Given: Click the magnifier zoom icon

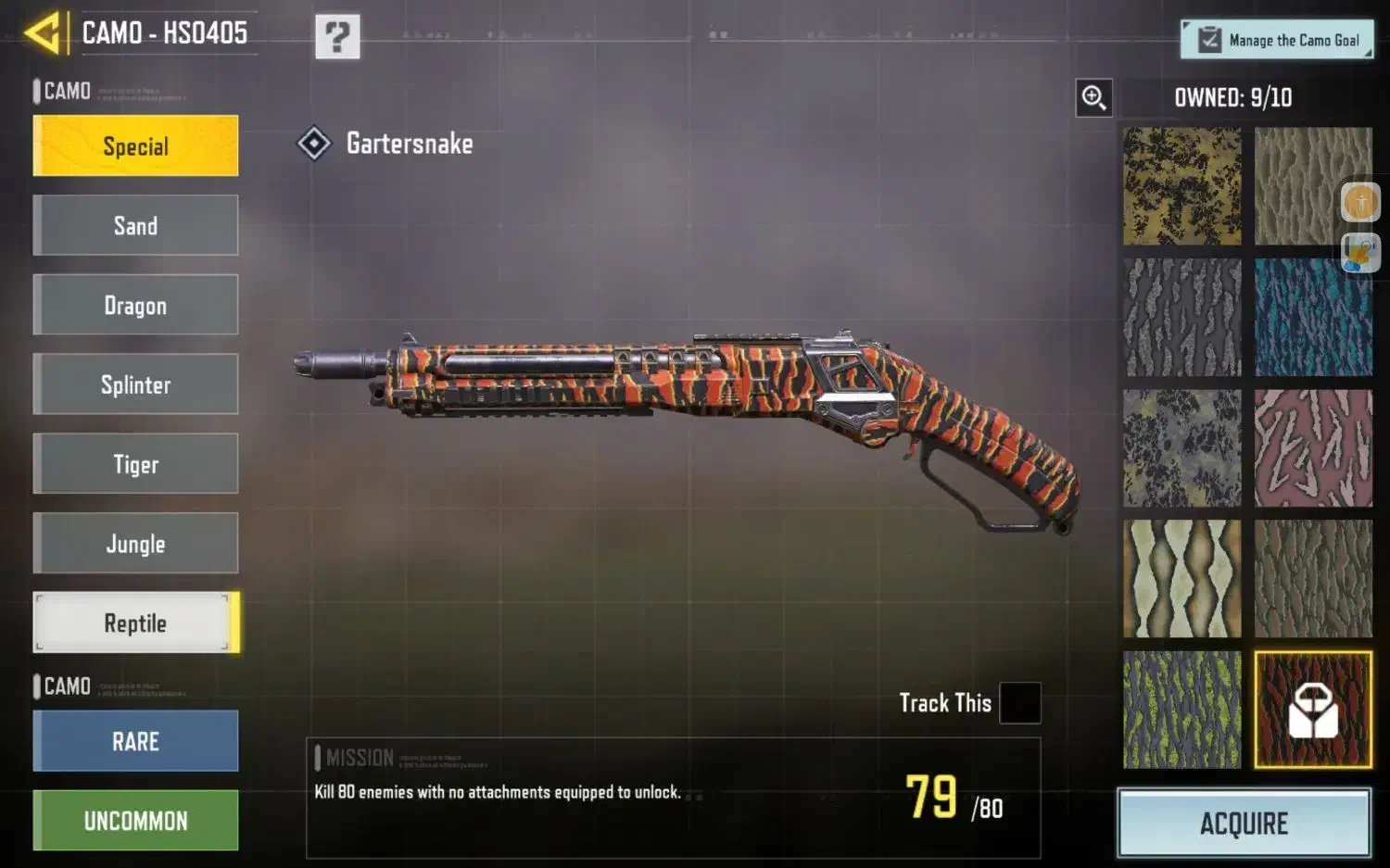Looking at the screenshot, I should coord(1093,97).
